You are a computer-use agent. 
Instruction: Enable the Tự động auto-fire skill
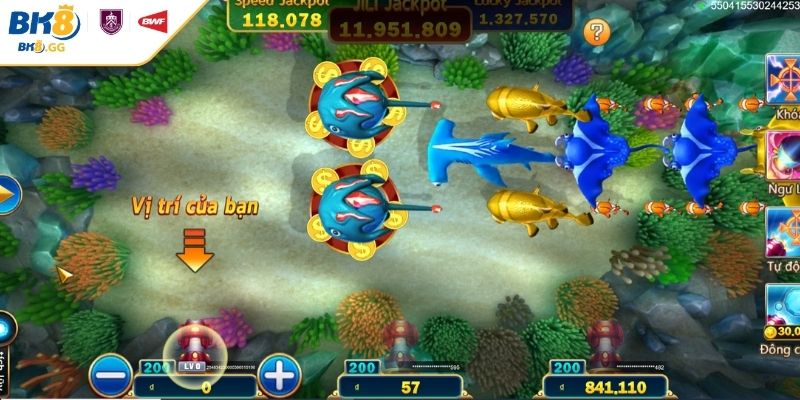click(783, 232)
